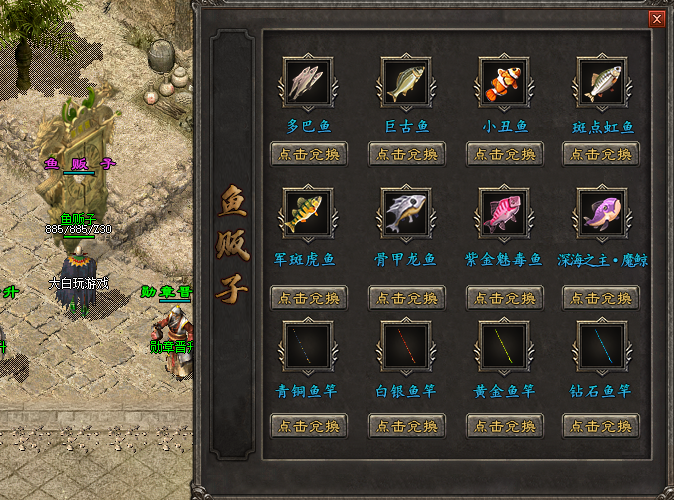Click the exchange button under 深海之主·魔鲸
The width and height of the screenshot is (674, 500).
[x=601, y=297]
